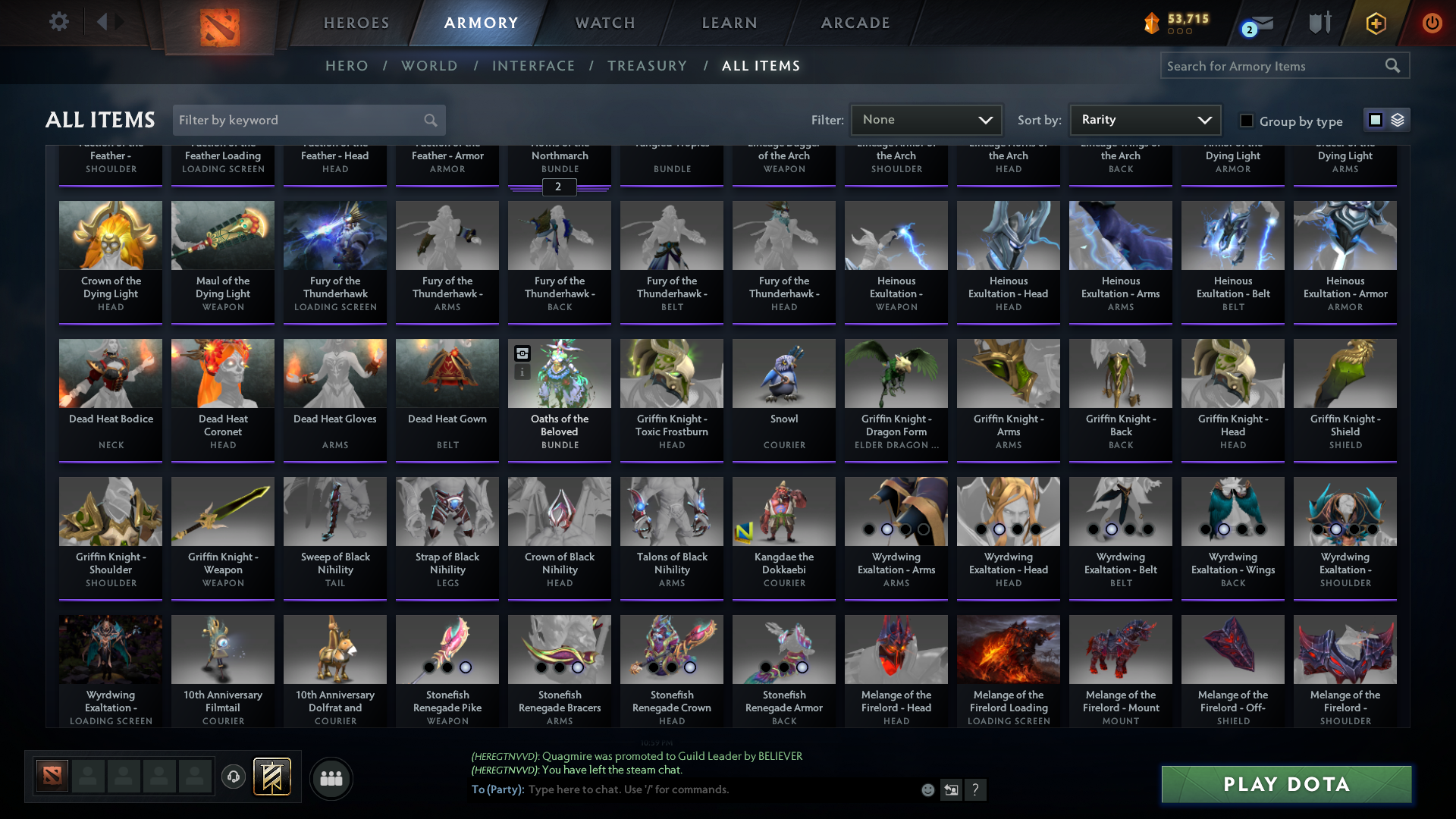Click the Armory search magnifier icon

pyautogui.click(x=1394, y=66)
